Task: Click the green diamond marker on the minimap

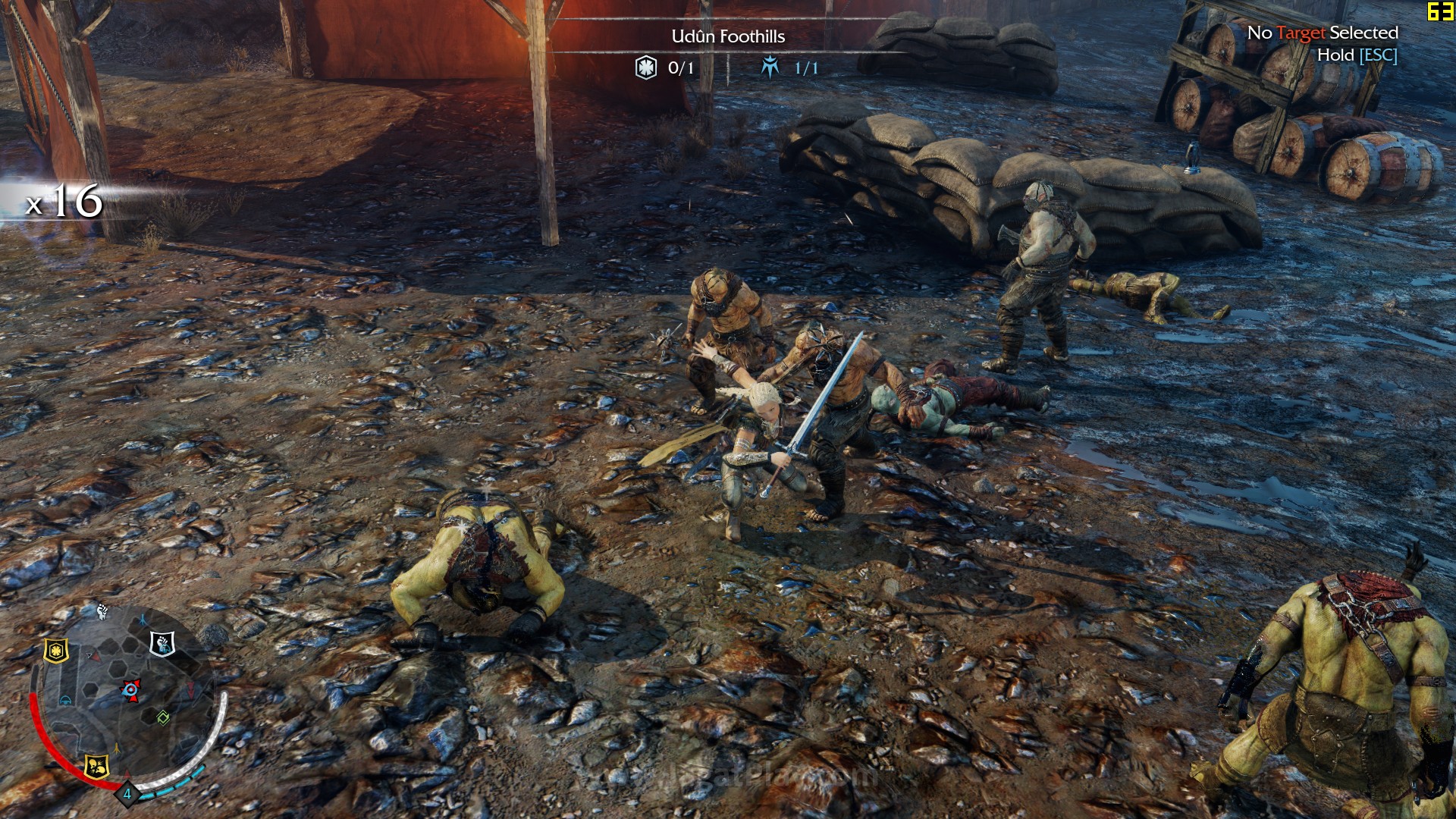Action: (162, 717)
